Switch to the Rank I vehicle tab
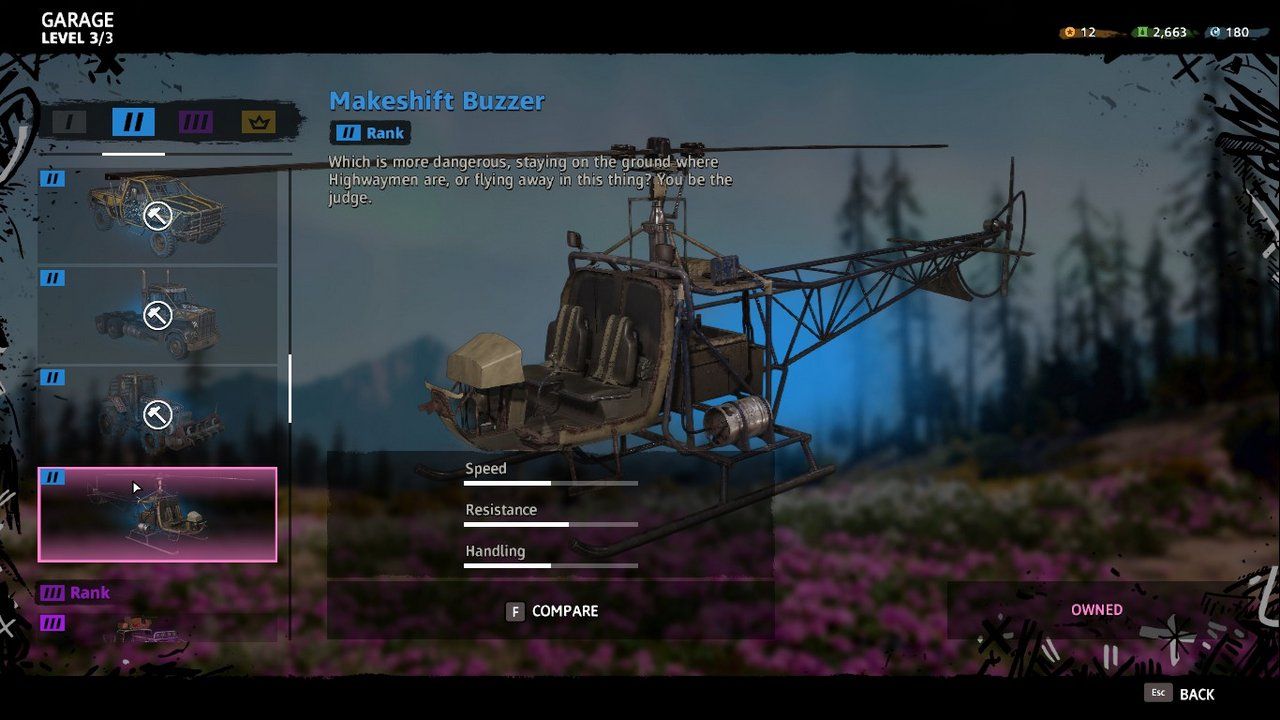Screen dimensions: 1280x720 click(x=70, y=123)
